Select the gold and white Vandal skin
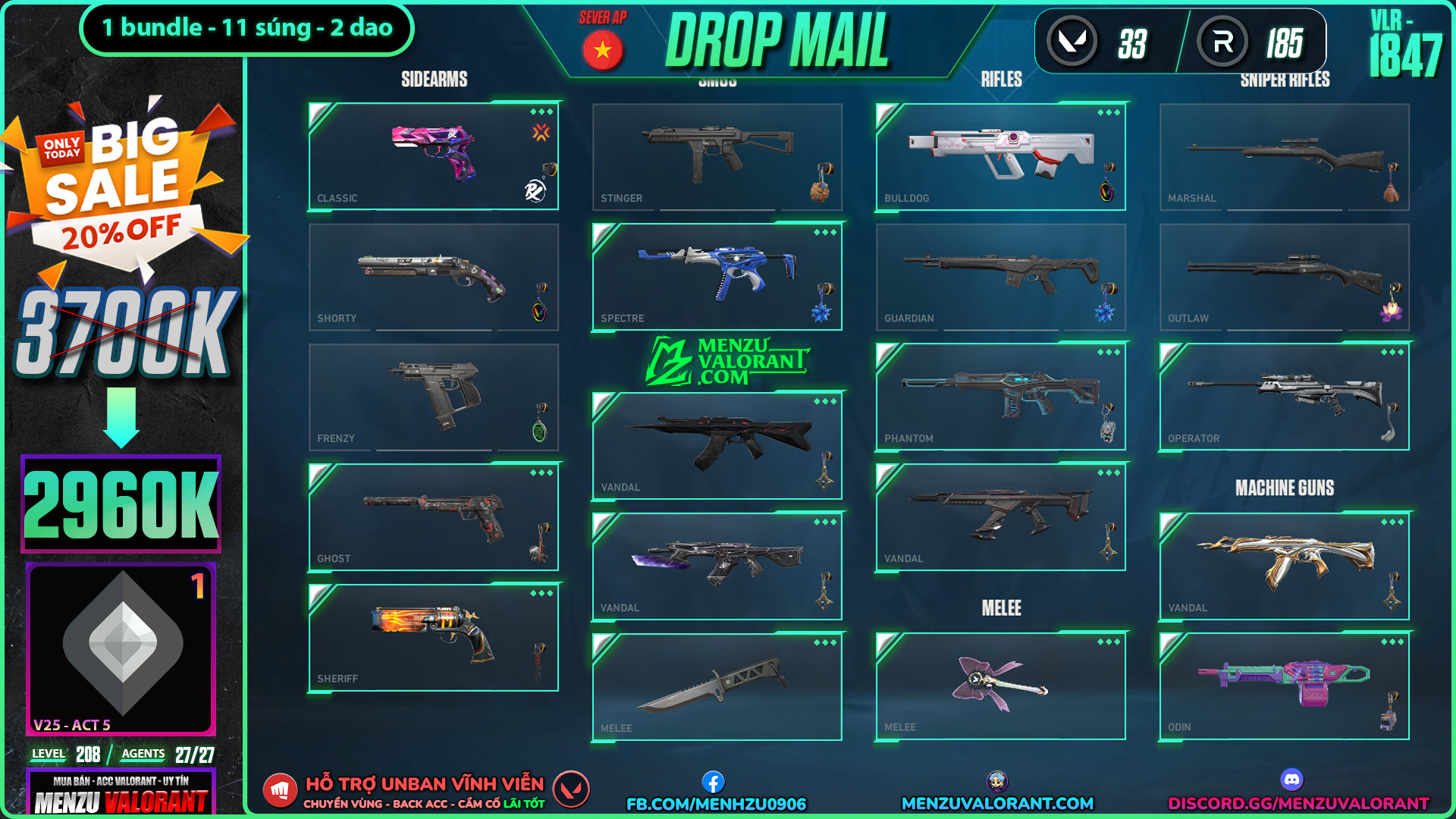The height and width of the screenshot is (819, 1456). (x=1284, y=566)
